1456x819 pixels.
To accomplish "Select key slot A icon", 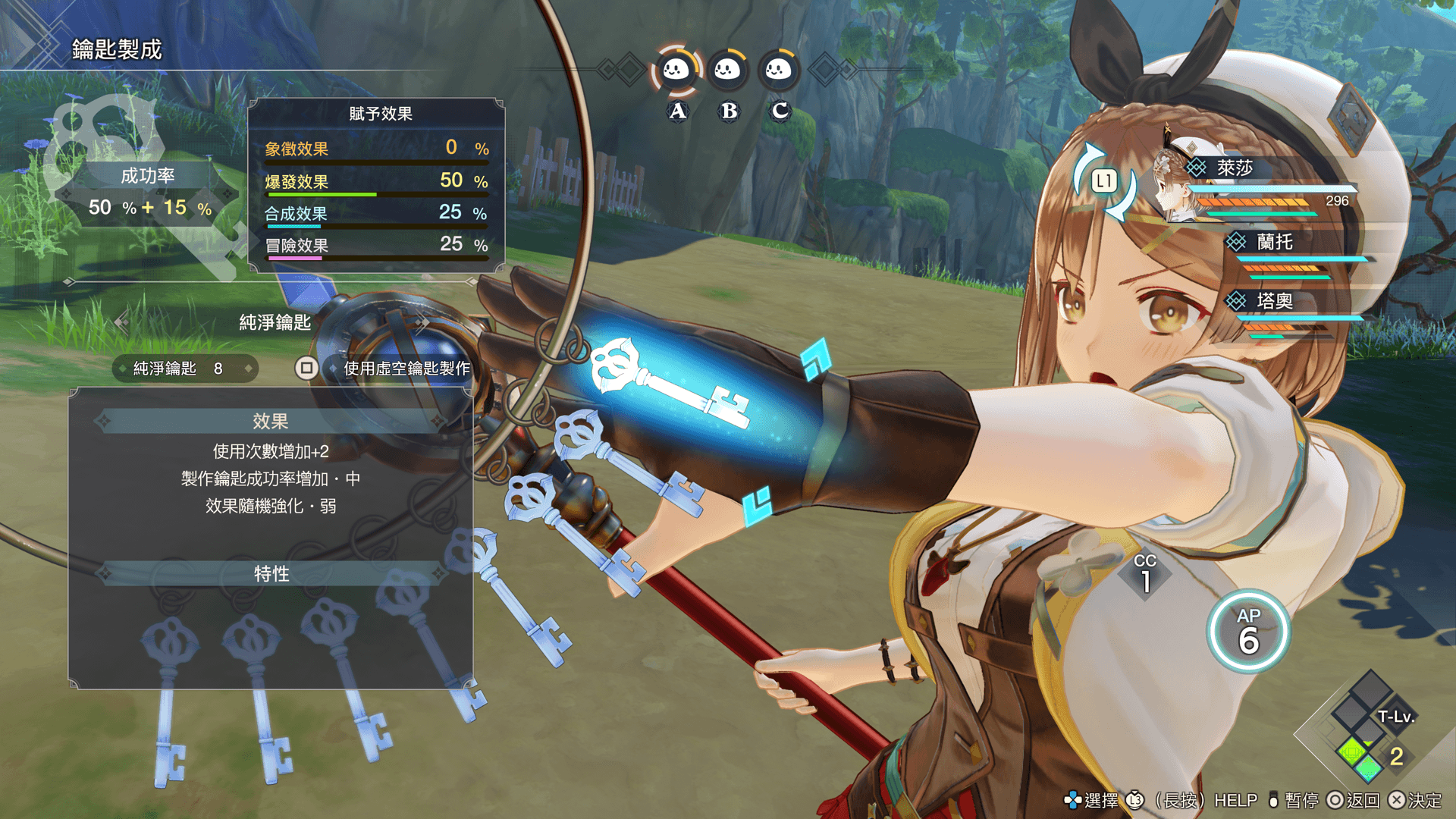I will [676, 71].
